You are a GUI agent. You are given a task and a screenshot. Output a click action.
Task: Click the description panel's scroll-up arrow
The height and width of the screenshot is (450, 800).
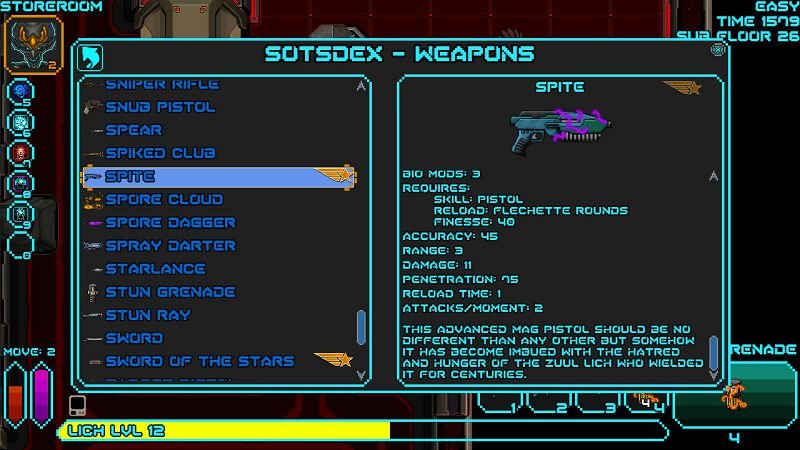click(713, 175)
